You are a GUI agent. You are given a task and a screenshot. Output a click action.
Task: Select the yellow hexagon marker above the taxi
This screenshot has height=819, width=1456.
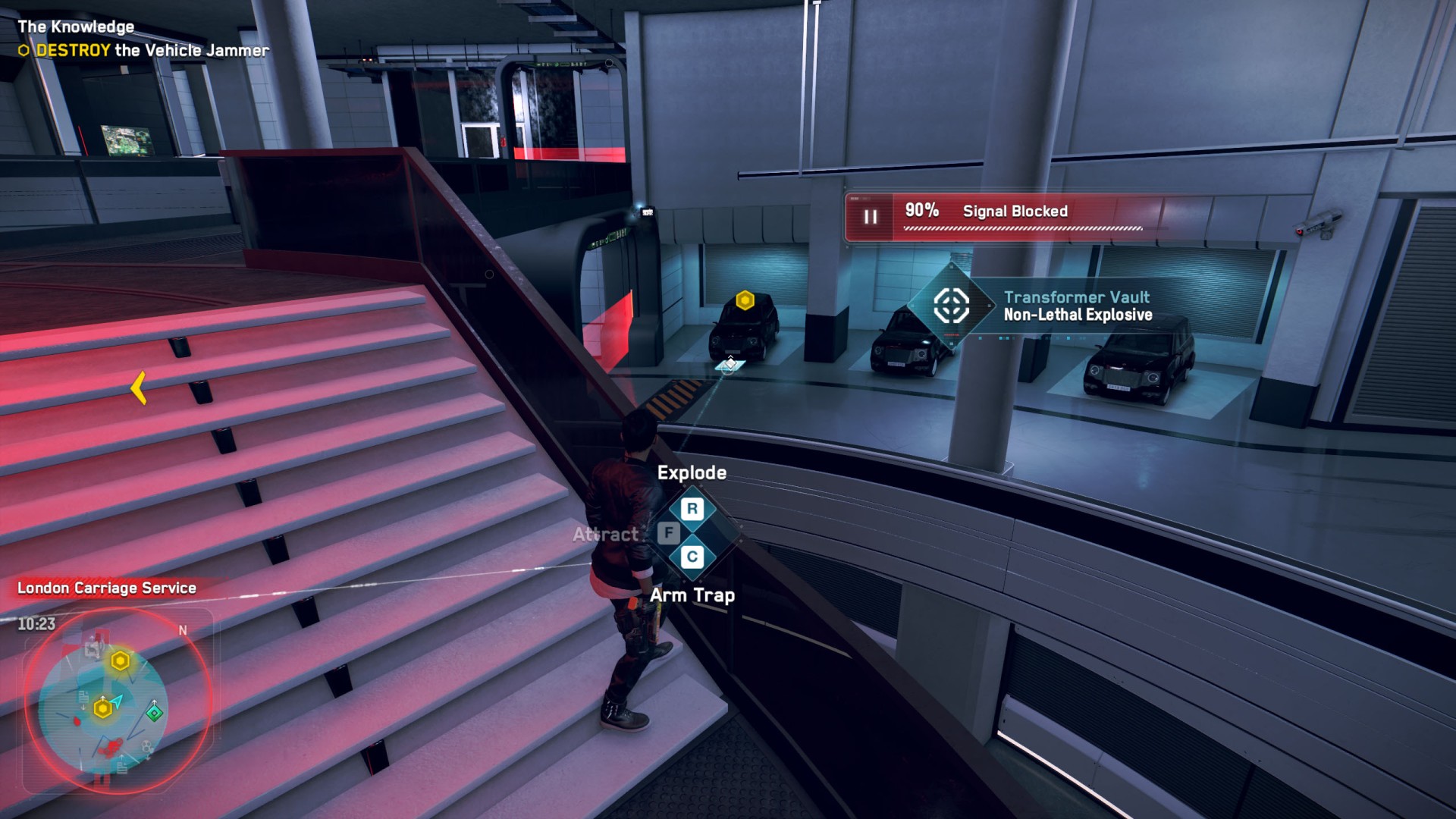(745, 300)
